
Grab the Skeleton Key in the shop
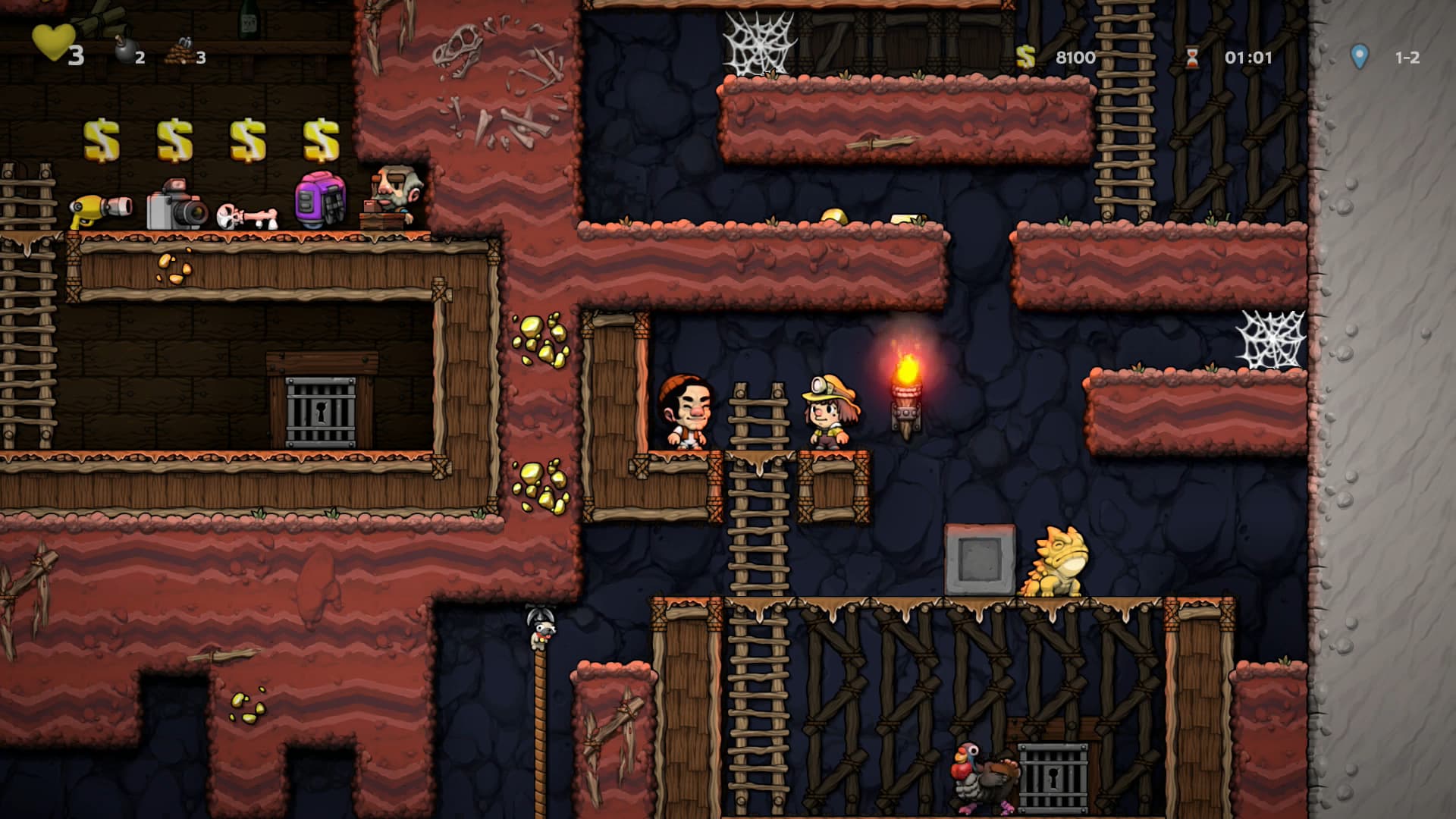coord(248,215)
